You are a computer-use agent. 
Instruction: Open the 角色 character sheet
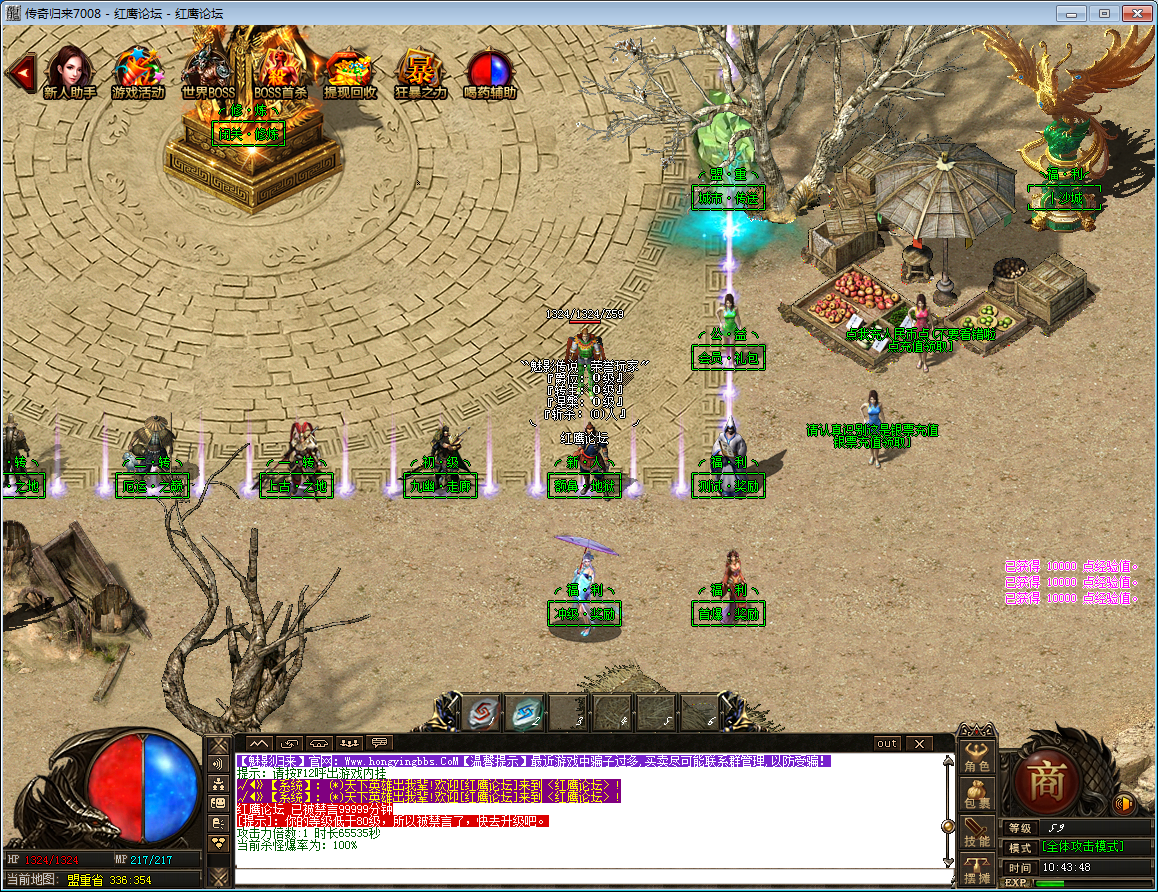(977, 758)
